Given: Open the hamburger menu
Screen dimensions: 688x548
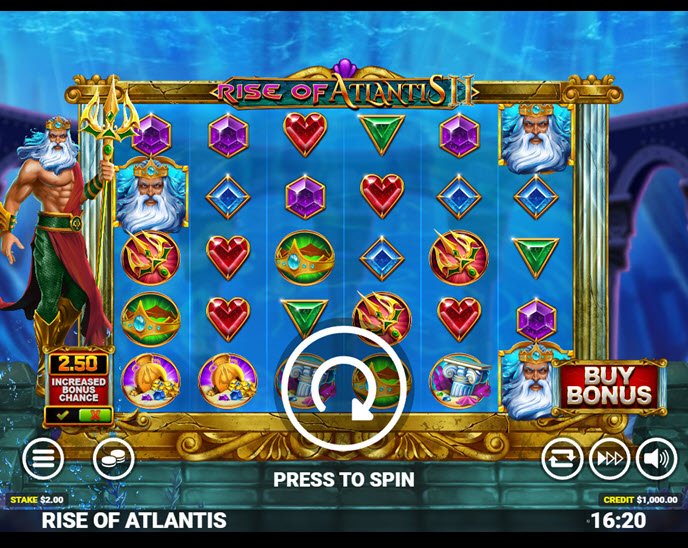Looking at the screenshot, I should click(x=43, y=459).
